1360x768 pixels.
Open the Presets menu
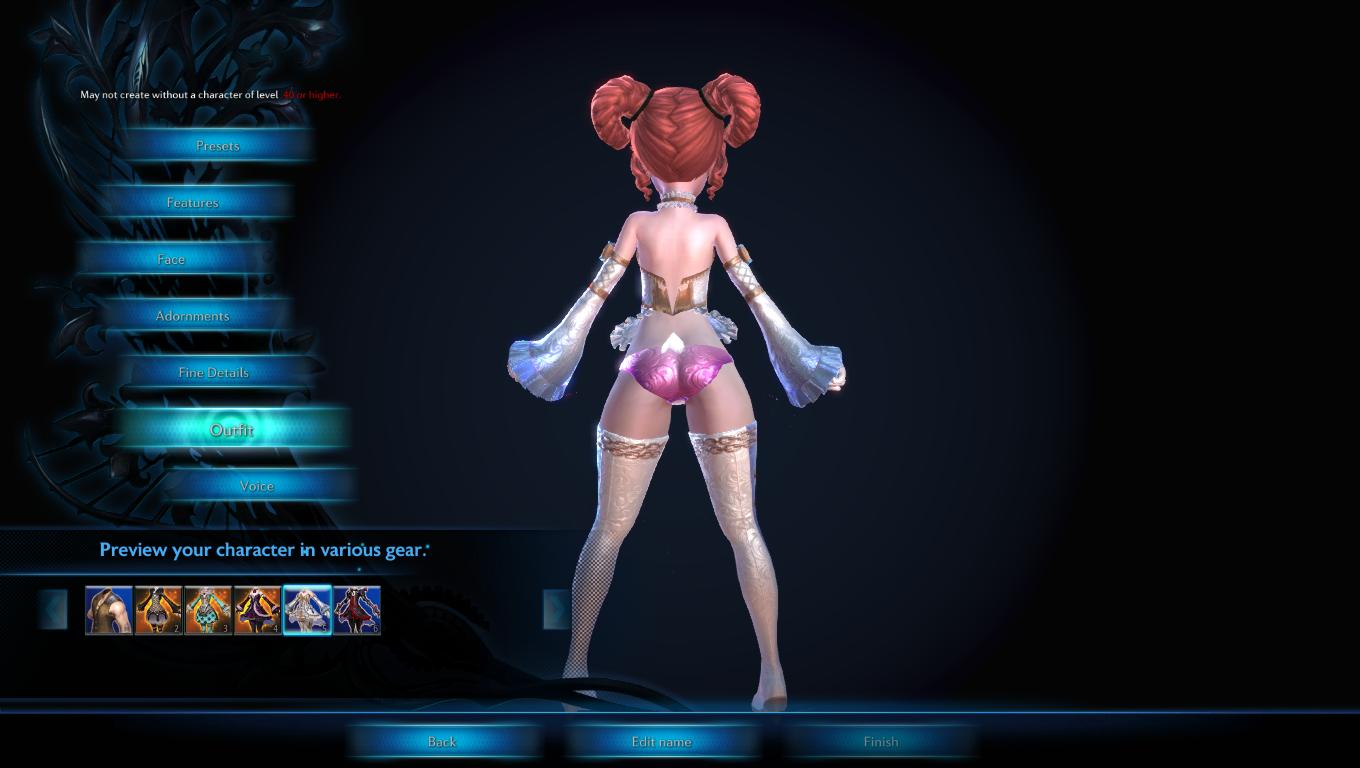coord(217,146)
